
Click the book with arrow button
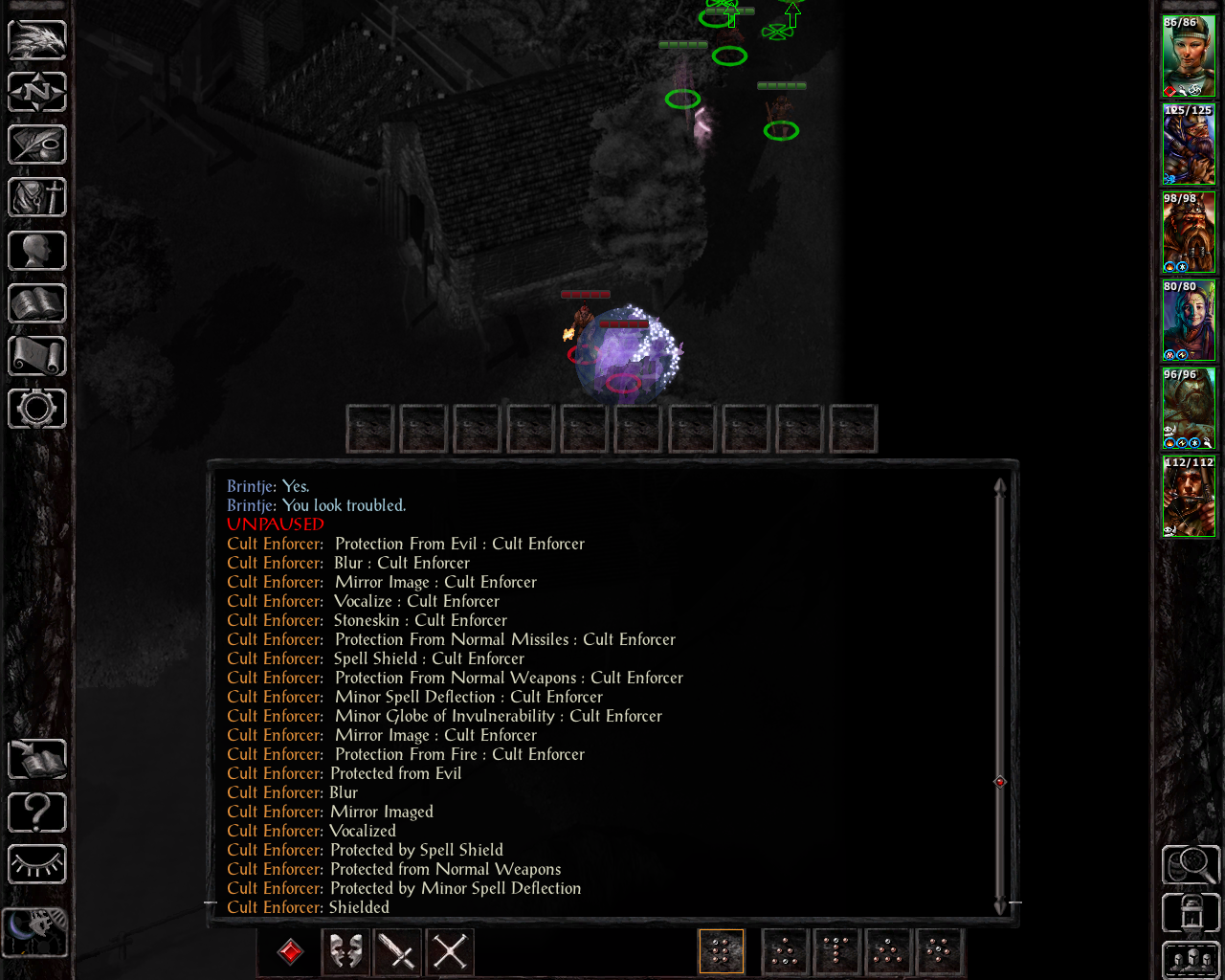click(x=37, y=760)
